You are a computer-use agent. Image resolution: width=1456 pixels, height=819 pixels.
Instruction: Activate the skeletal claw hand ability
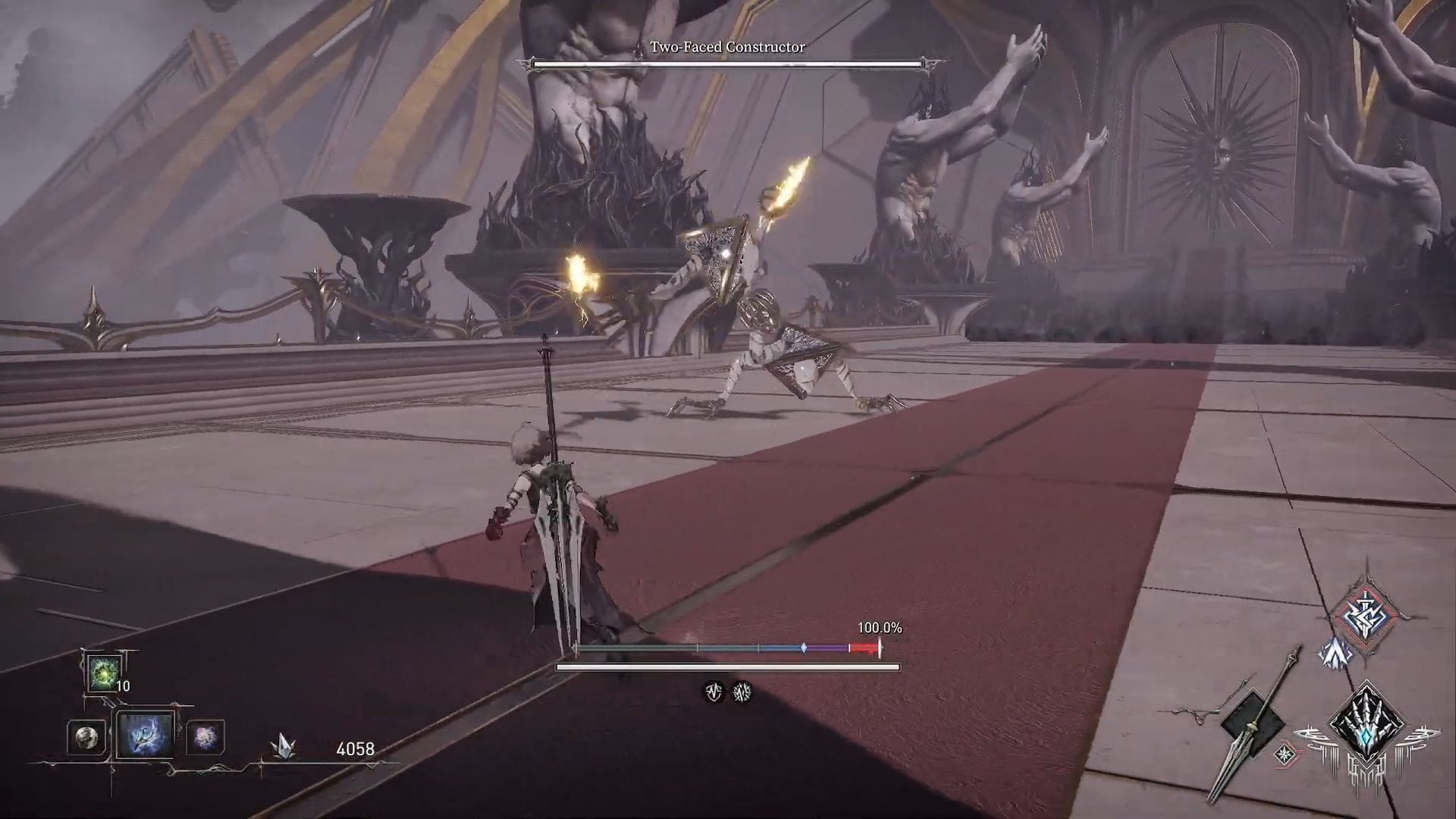click(1367, 729)
